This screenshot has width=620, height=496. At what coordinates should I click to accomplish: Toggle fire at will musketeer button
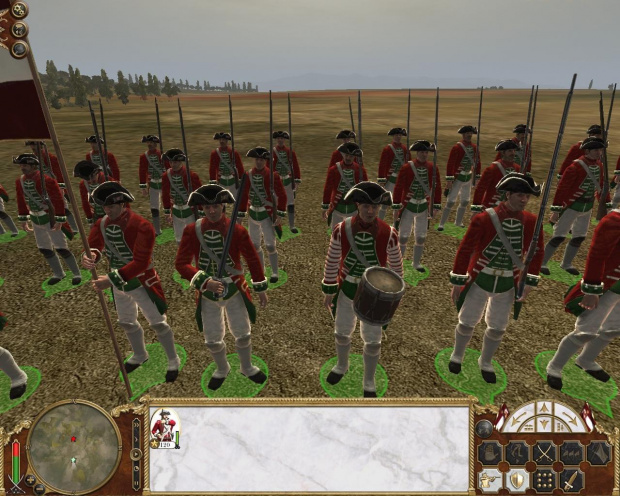click(490, 480)
